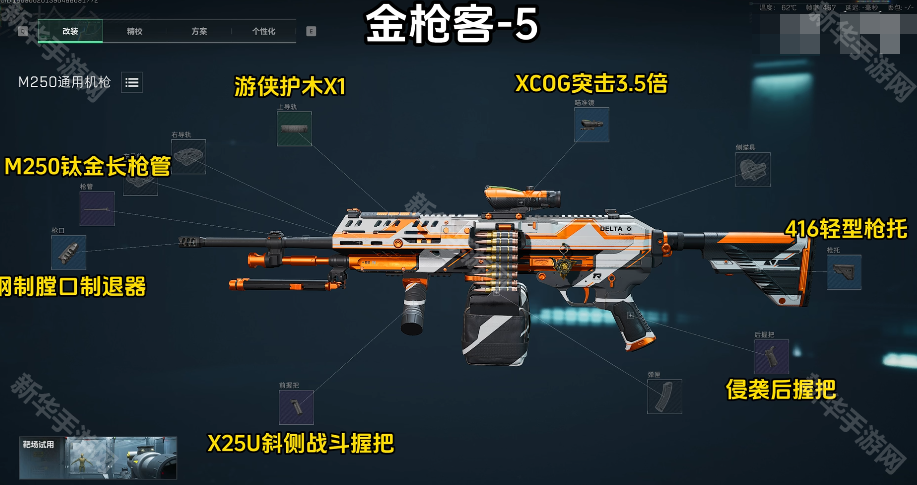This screenshot has height=485, width=917.
Task: Select the 枪托 stock attachment slot
Action: point(843,271)
